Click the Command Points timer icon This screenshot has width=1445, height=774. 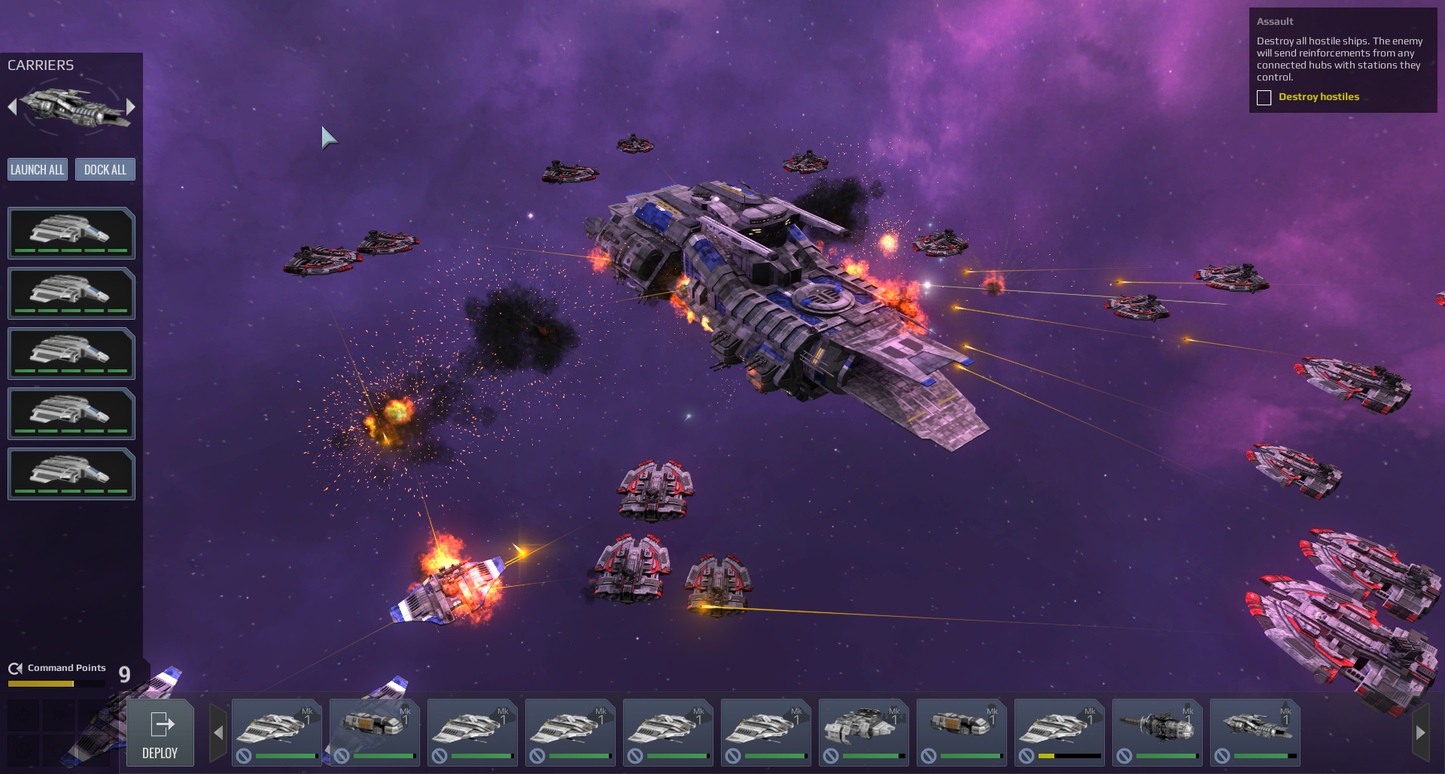14,668
